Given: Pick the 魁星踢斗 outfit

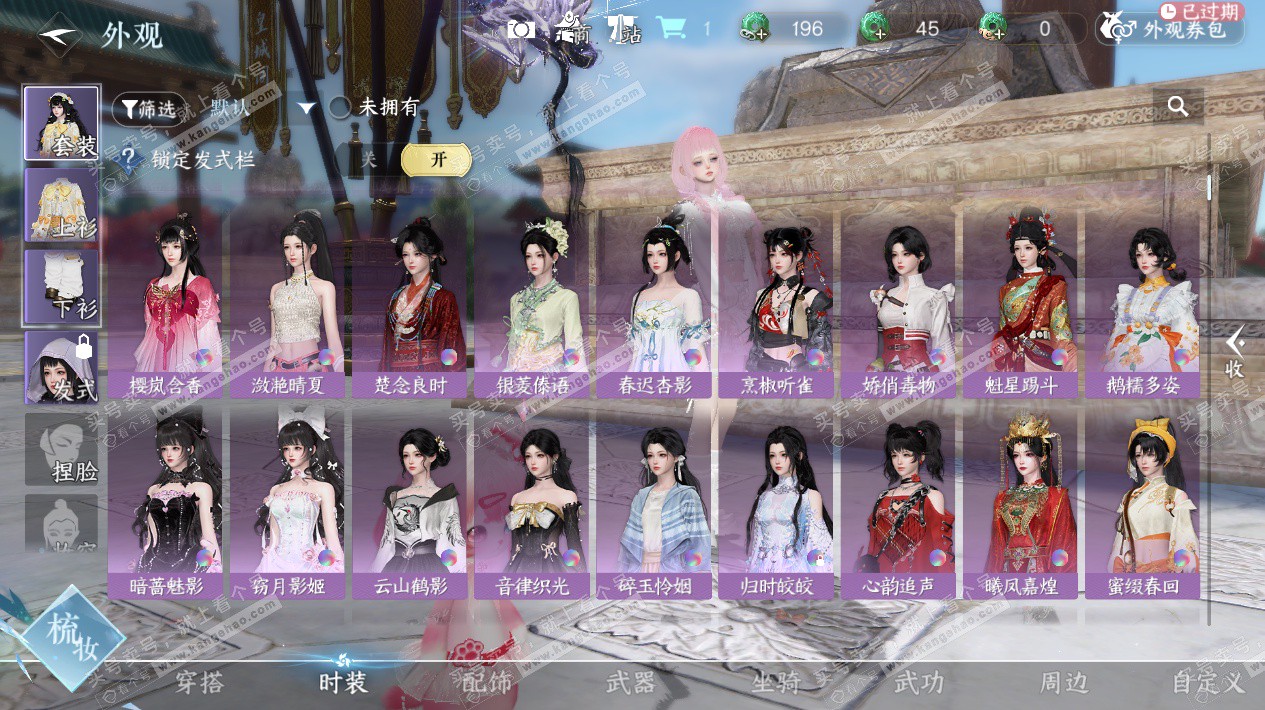Looking at the screenshot, I should tap(1020, 305).
